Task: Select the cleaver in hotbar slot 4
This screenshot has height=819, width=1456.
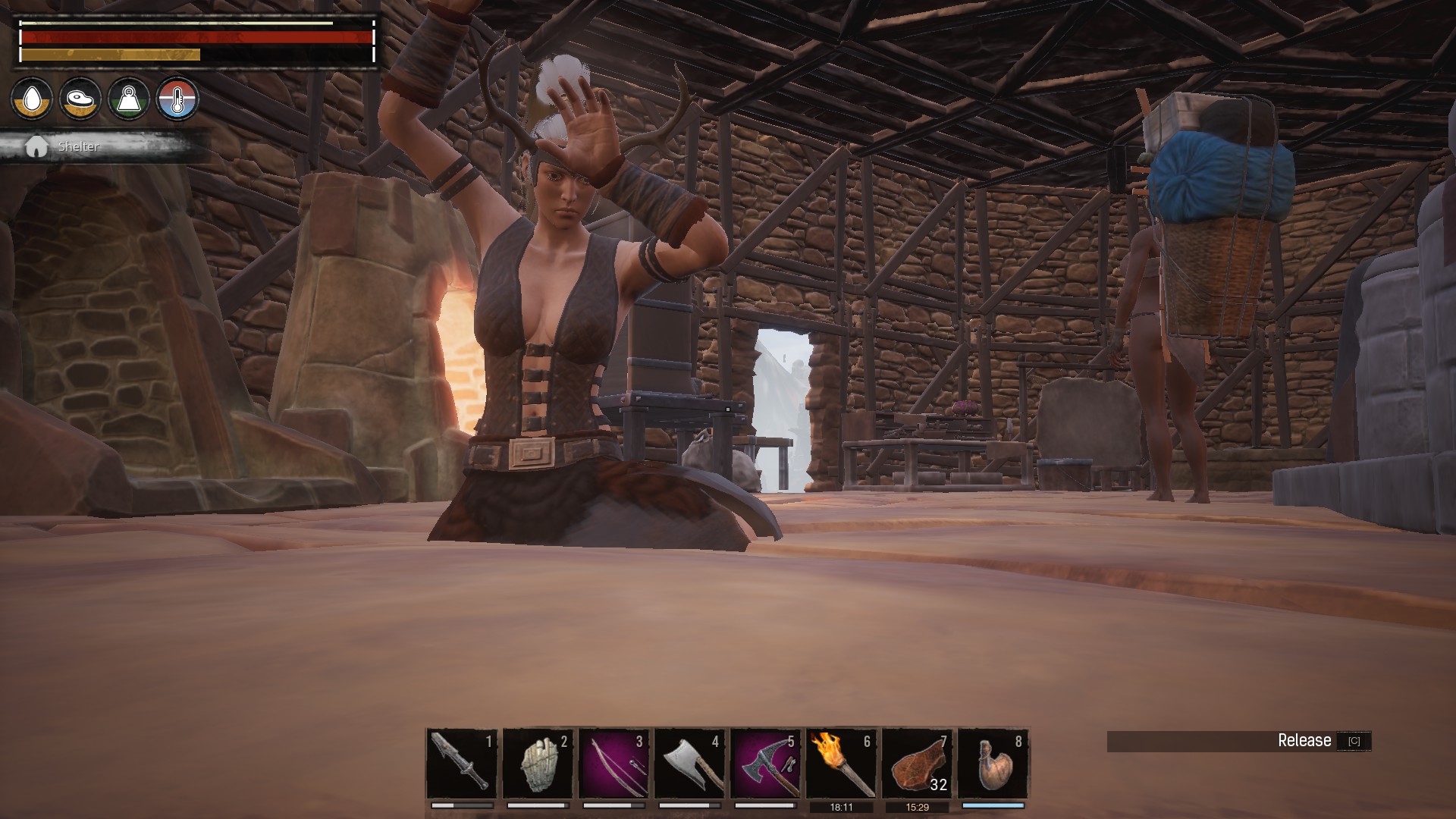Action: 689,763
